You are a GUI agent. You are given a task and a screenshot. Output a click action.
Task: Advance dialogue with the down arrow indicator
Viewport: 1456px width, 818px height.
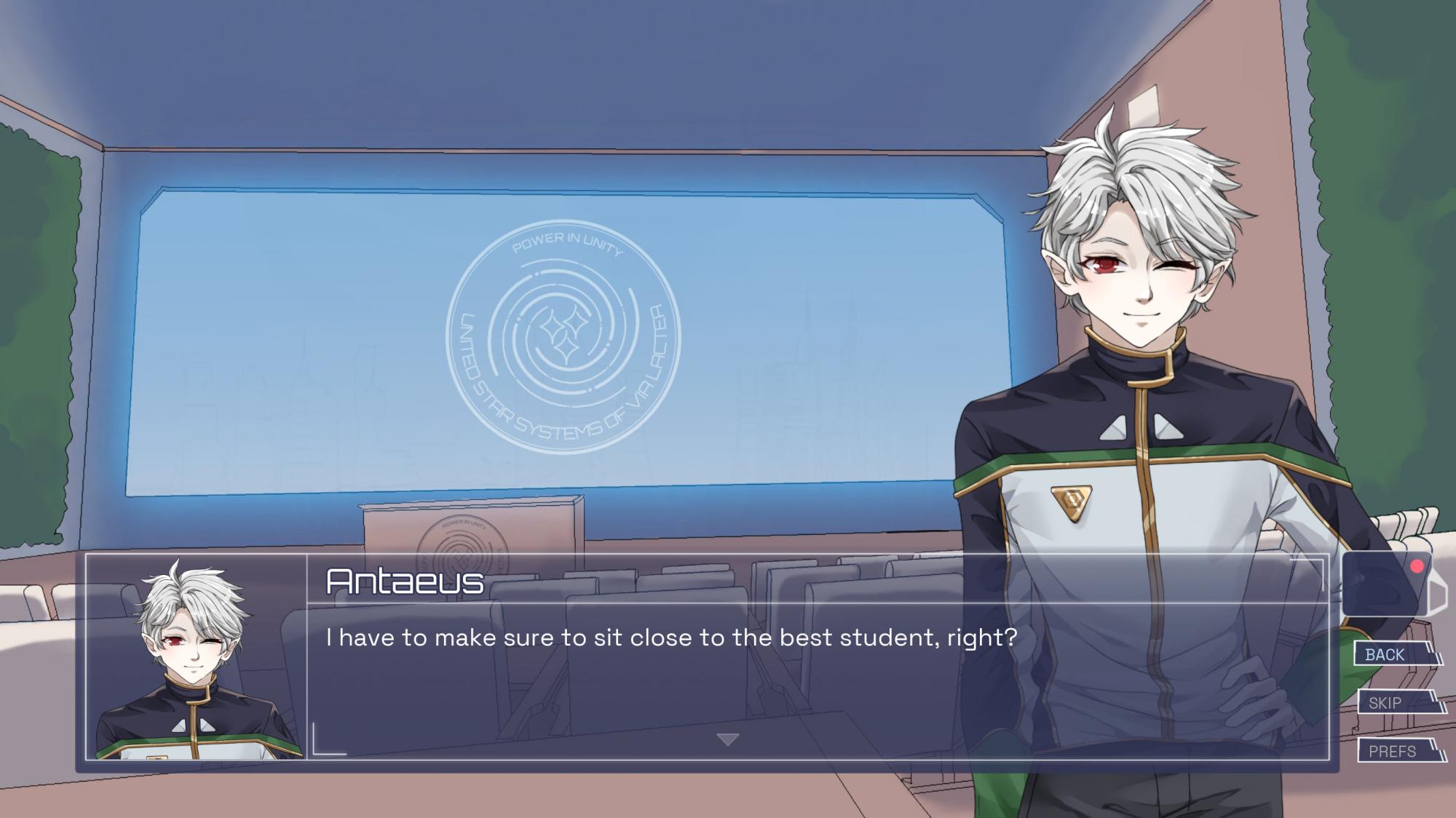pos(727,739)
